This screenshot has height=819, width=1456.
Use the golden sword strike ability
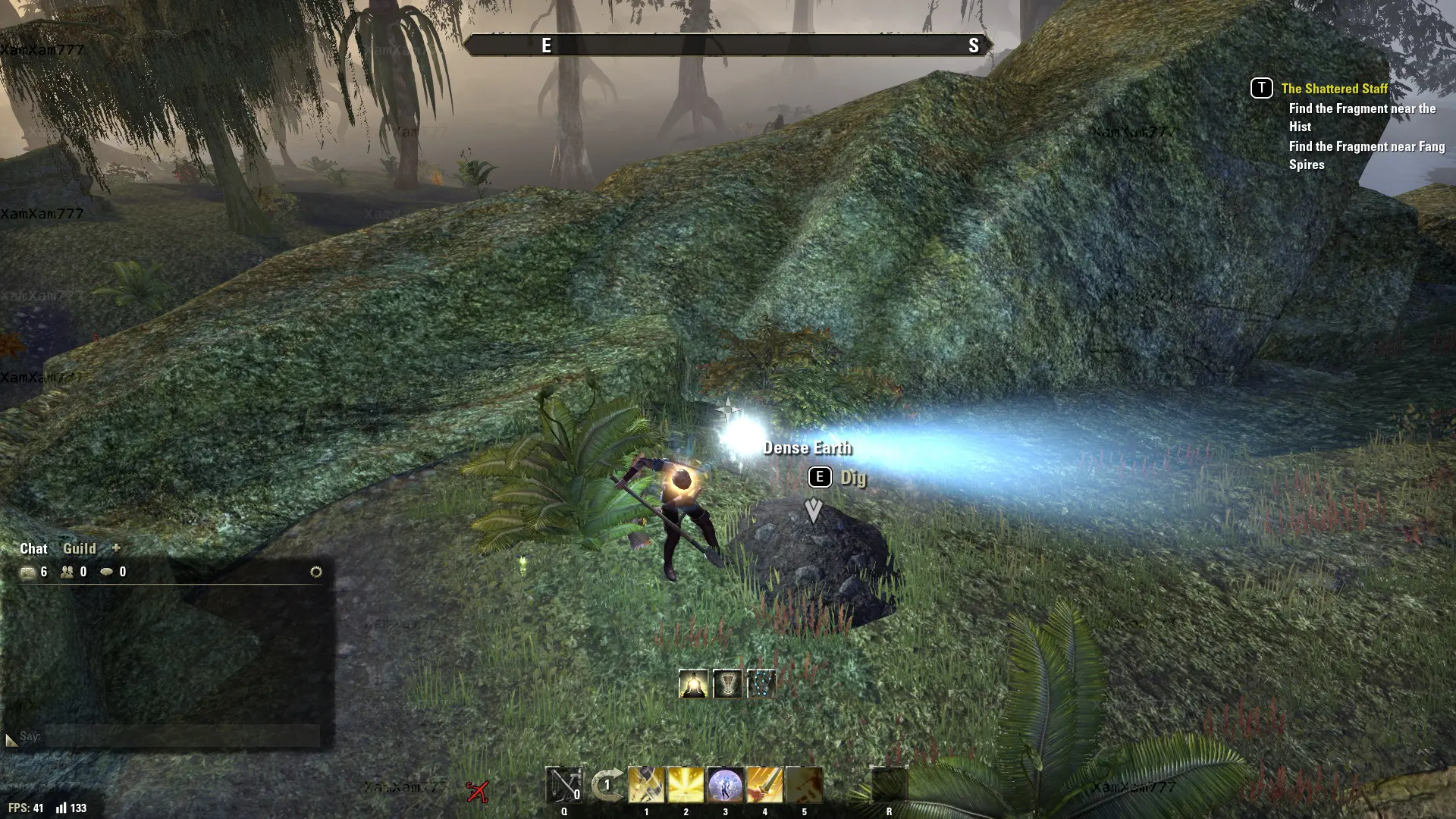[764, 785]
